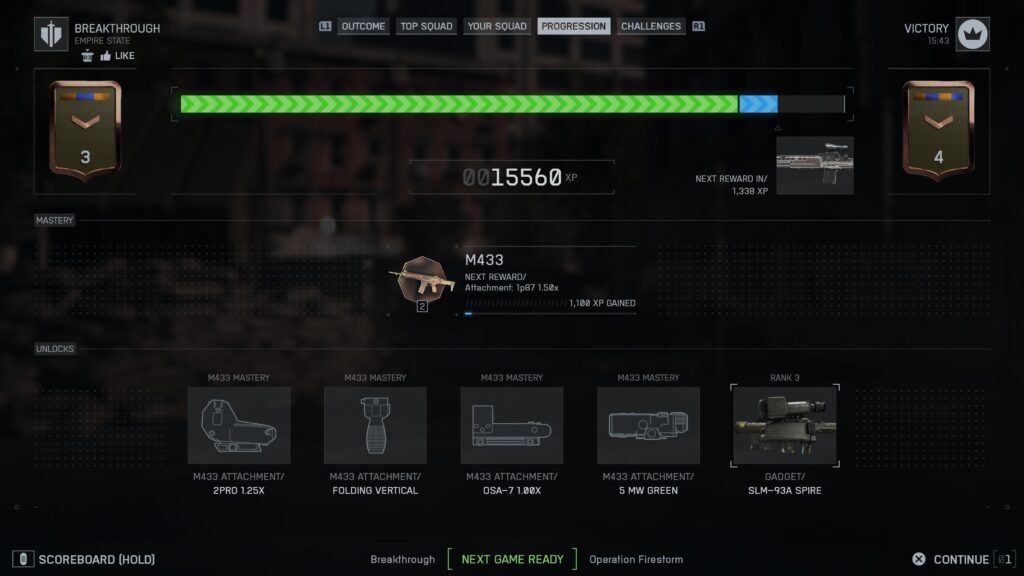
Task: Show the Your Squad tab
Action: pyautogui.click(x=497, y=27)
